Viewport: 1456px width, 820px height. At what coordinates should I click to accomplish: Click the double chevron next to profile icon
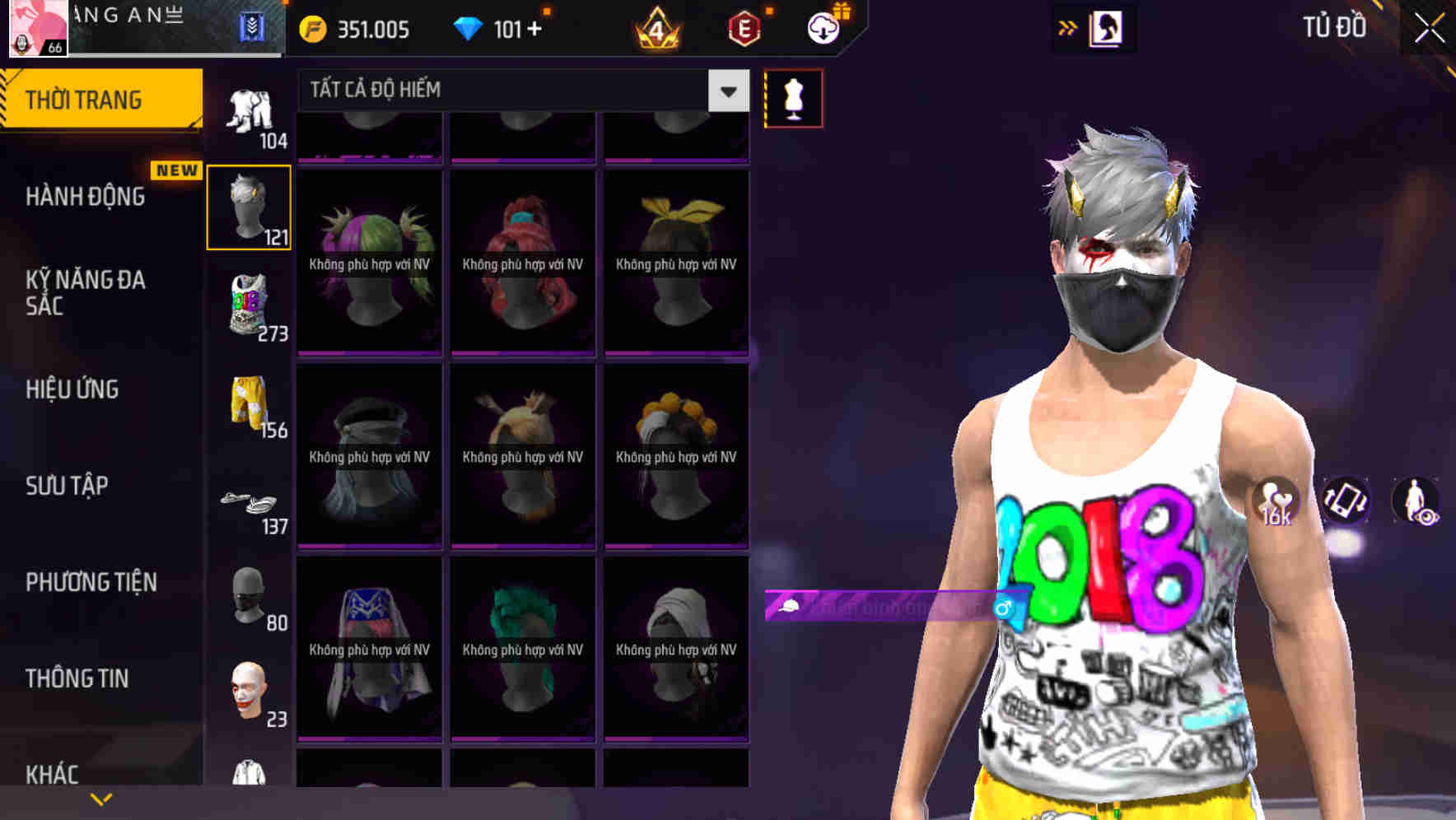(1069, 26)
